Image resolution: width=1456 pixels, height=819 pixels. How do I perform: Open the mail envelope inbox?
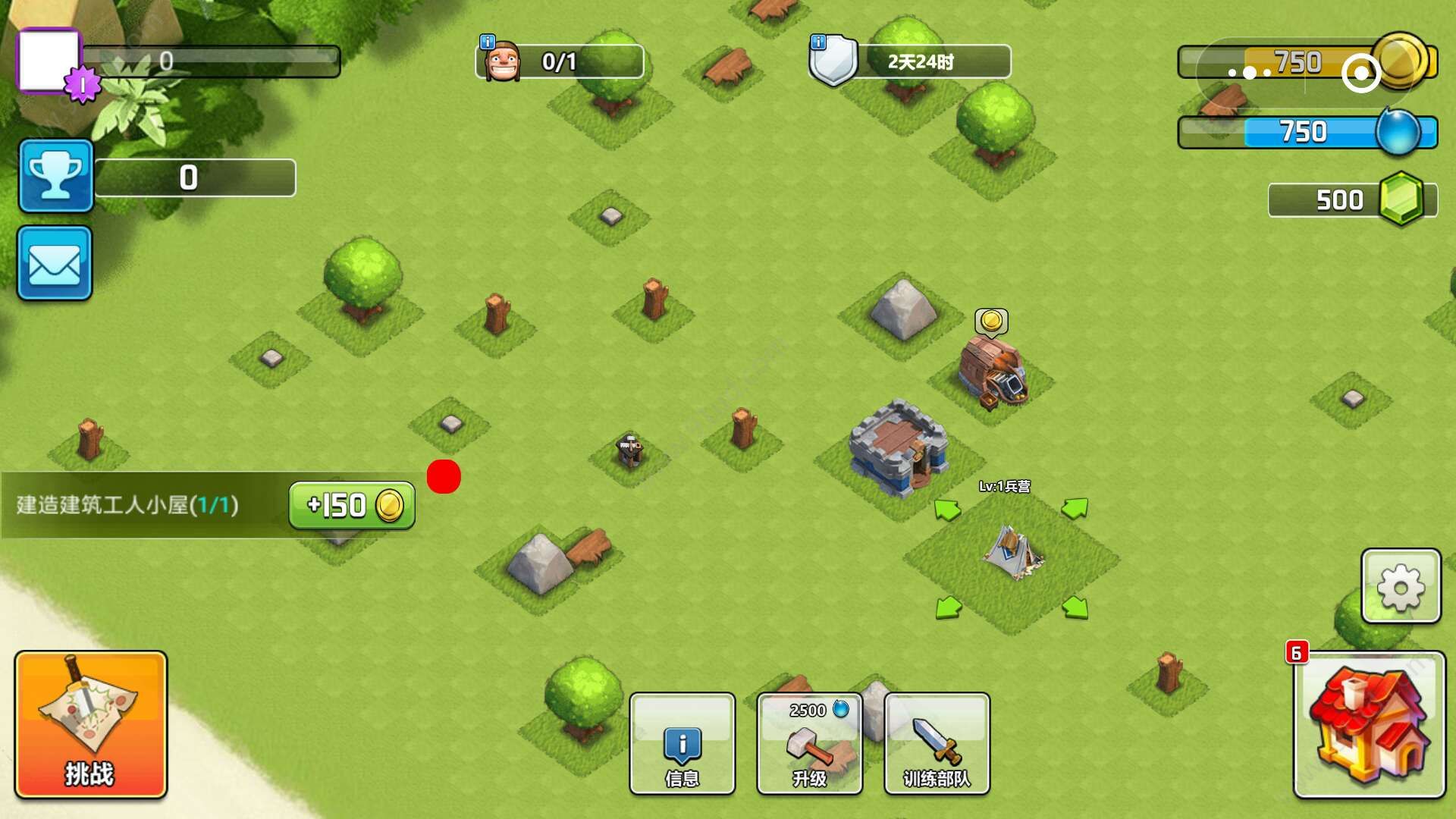click(55, 263)
